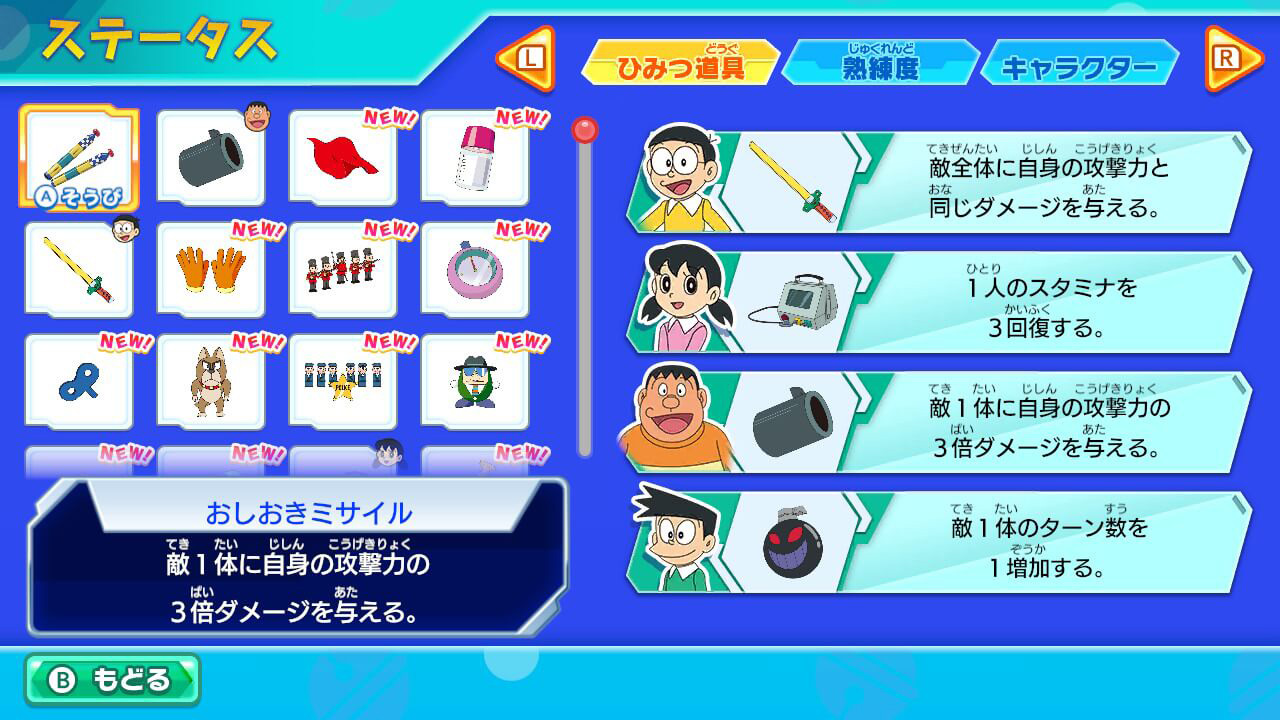This screenshot has width=1280, height=720.
Task: Open the 熟練度 tab
Action: (880, 60)
